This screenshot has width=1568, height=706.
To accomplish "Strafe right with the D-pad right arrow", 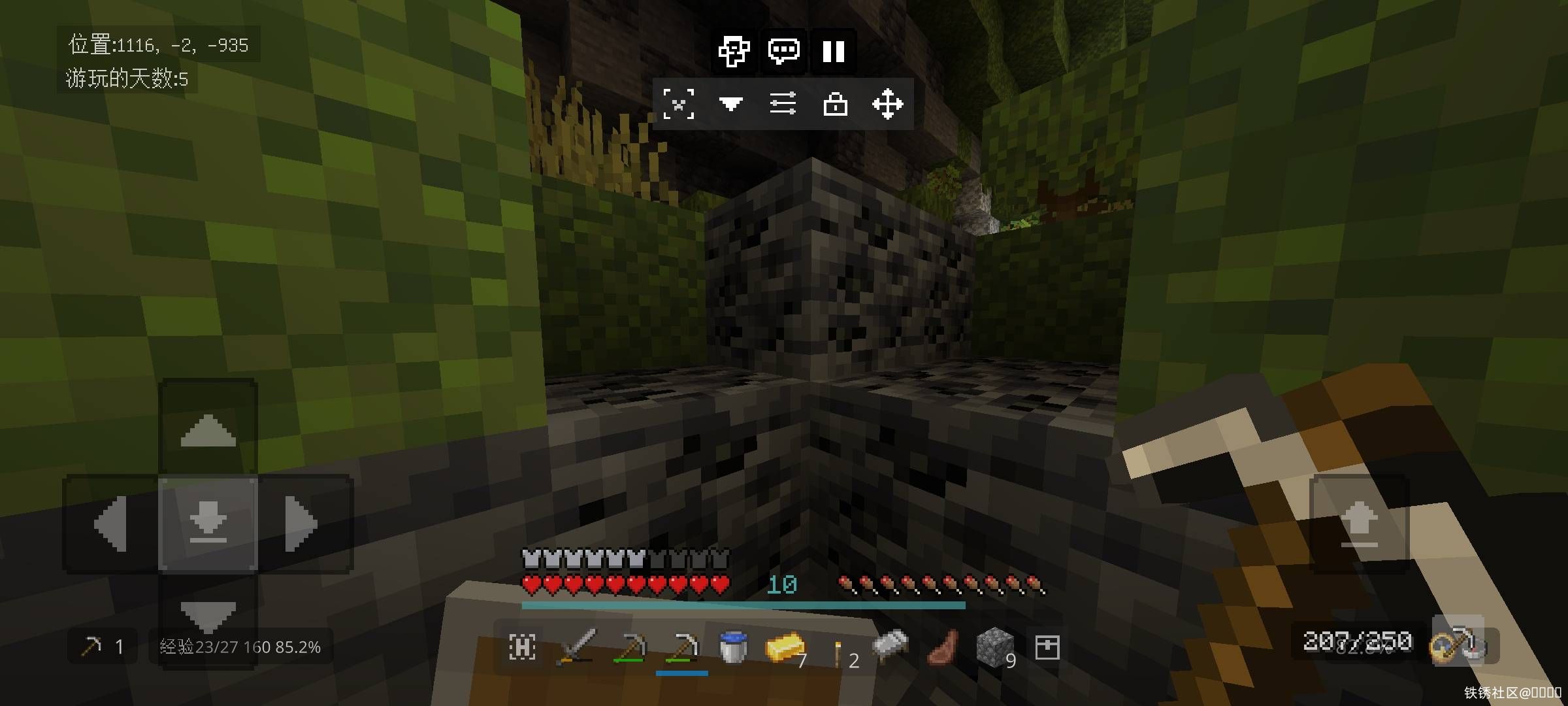I will point(302,524).
